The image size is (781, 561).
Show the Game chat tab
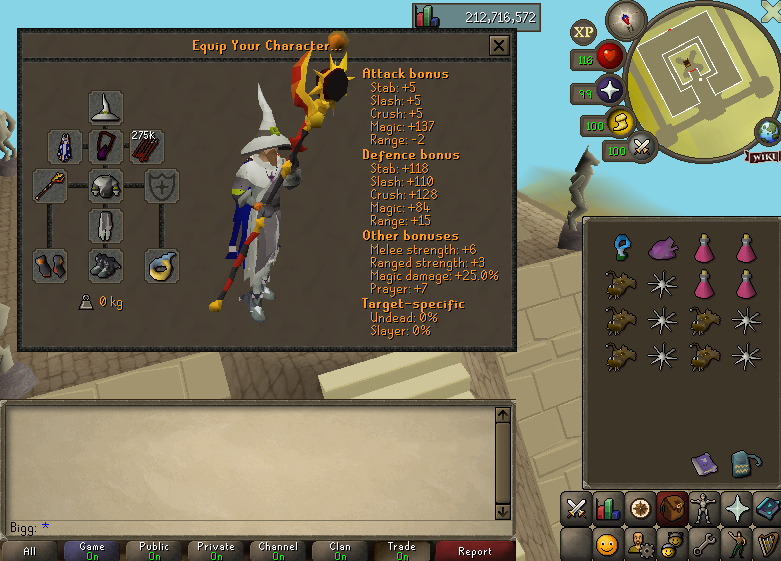92,550
